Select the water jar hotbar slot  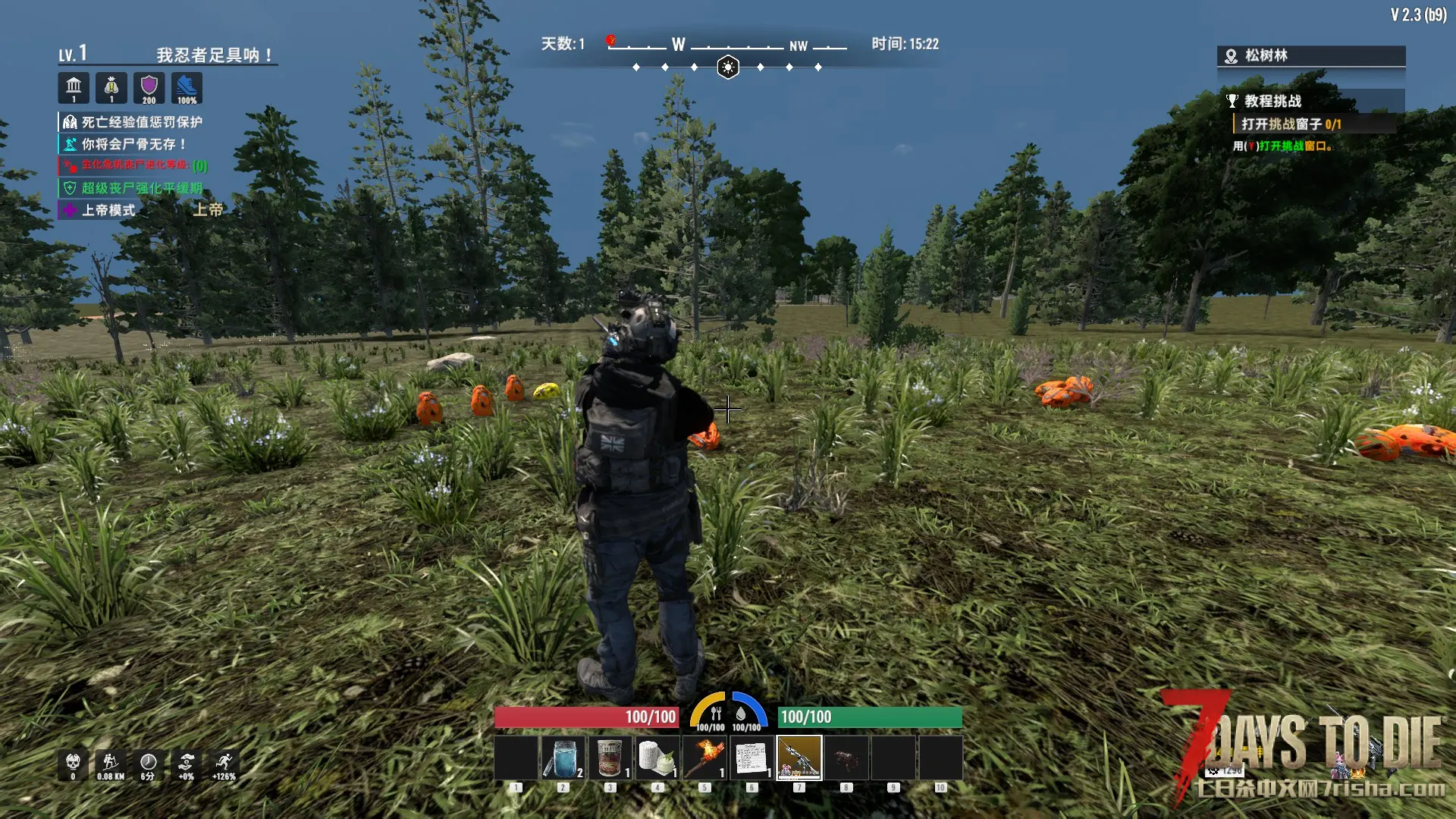click(x=563, y=758)
